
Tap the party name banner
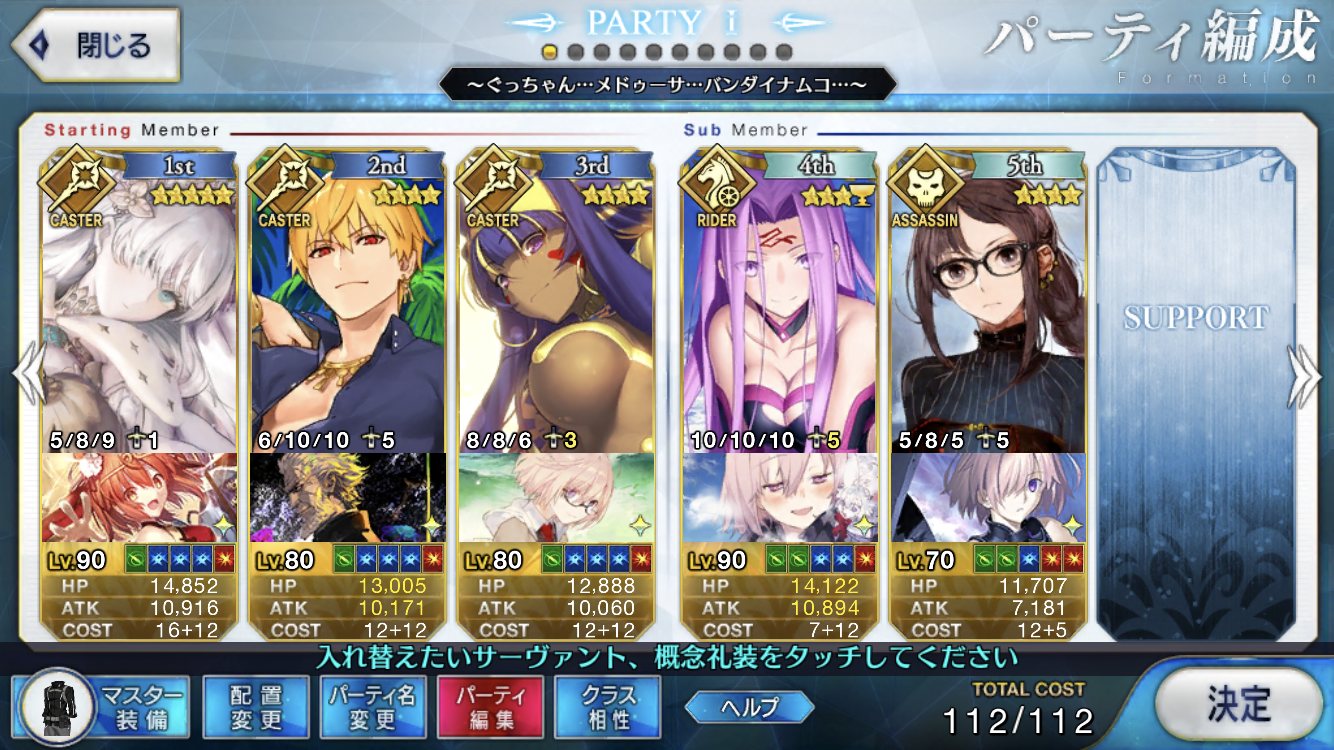click(x=667, y=83)
